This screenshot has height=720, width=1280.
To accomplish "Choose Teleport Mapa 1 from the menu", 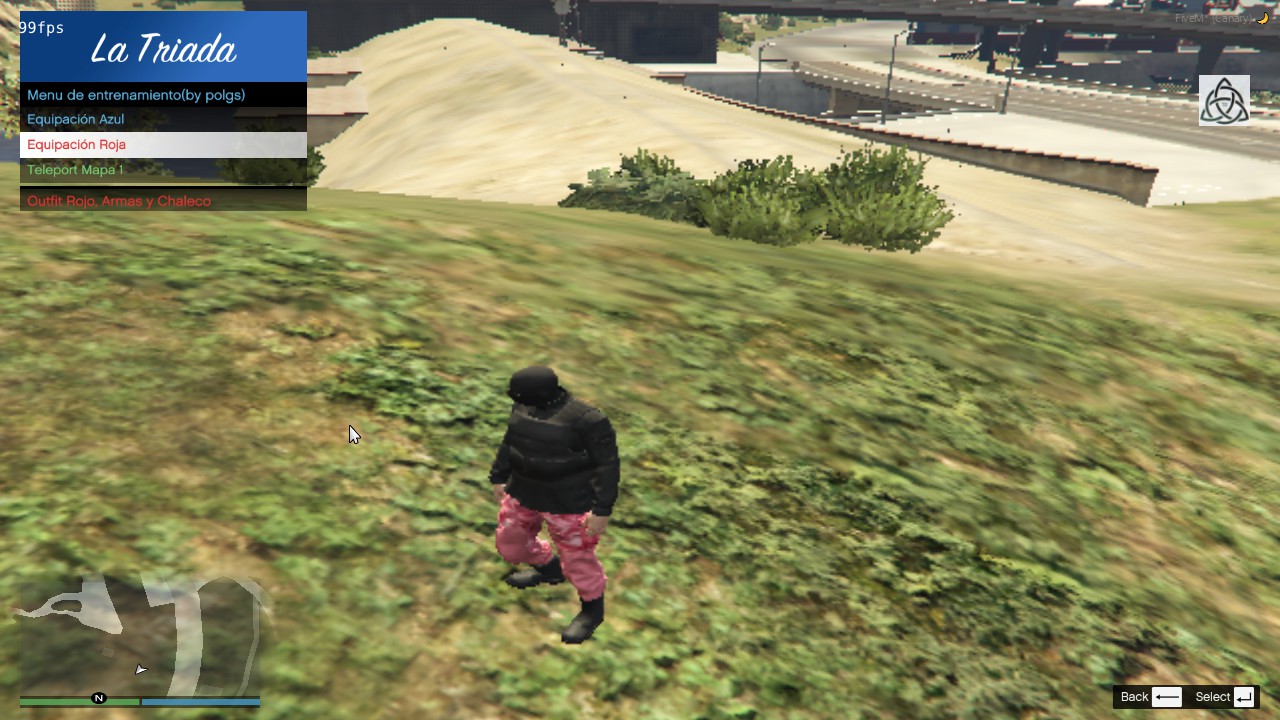I will pyautogui.click(x=75, y=170).
